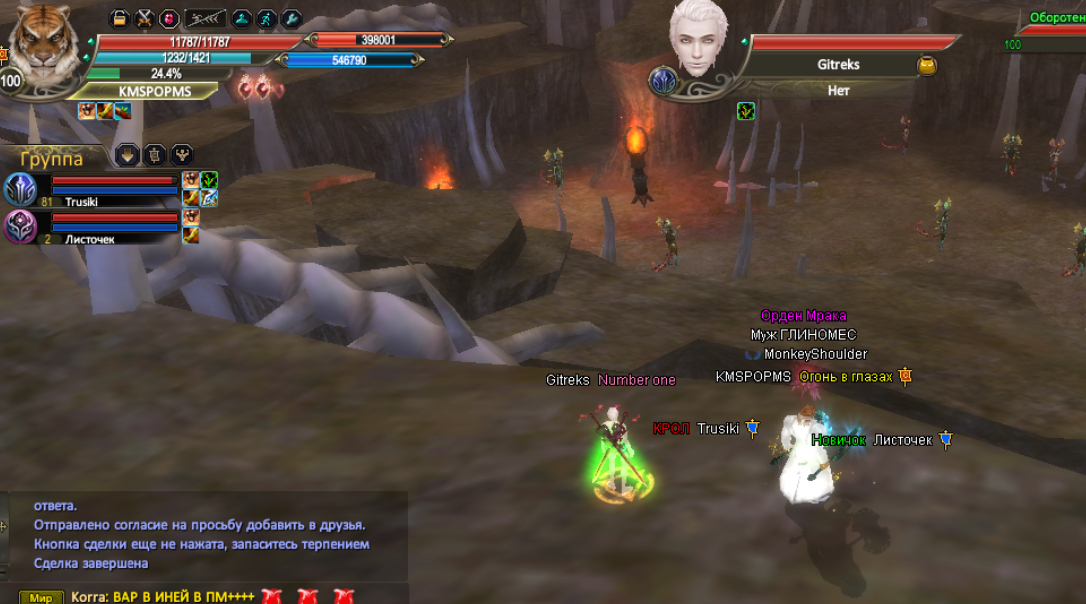This screenshot has width=1086, height=604.
Task: Activate the green running man icon
Action: tap(266, 18)
